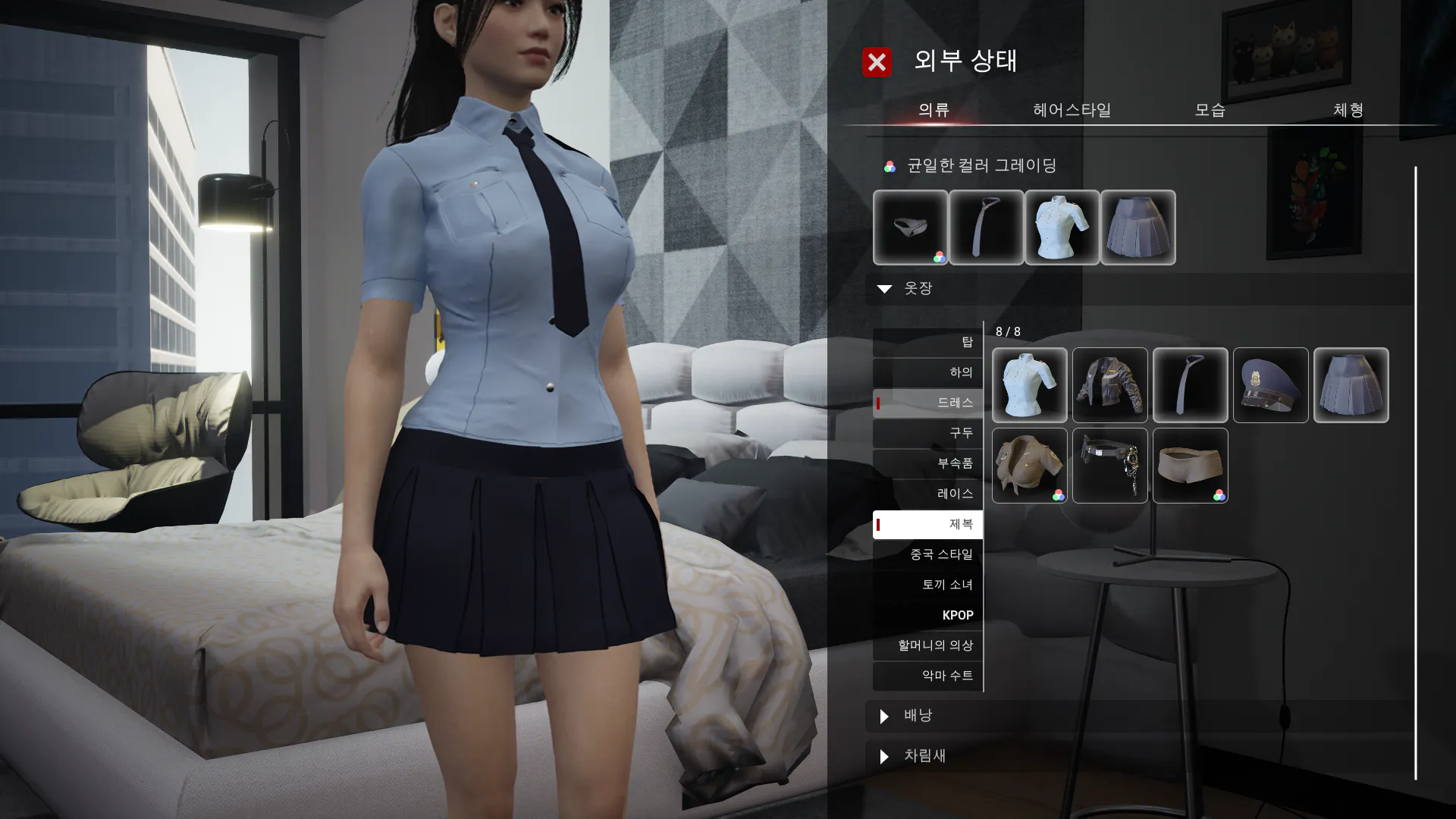
Task: Choose the 탑 clothing category
Action: (x=928, y=343)
